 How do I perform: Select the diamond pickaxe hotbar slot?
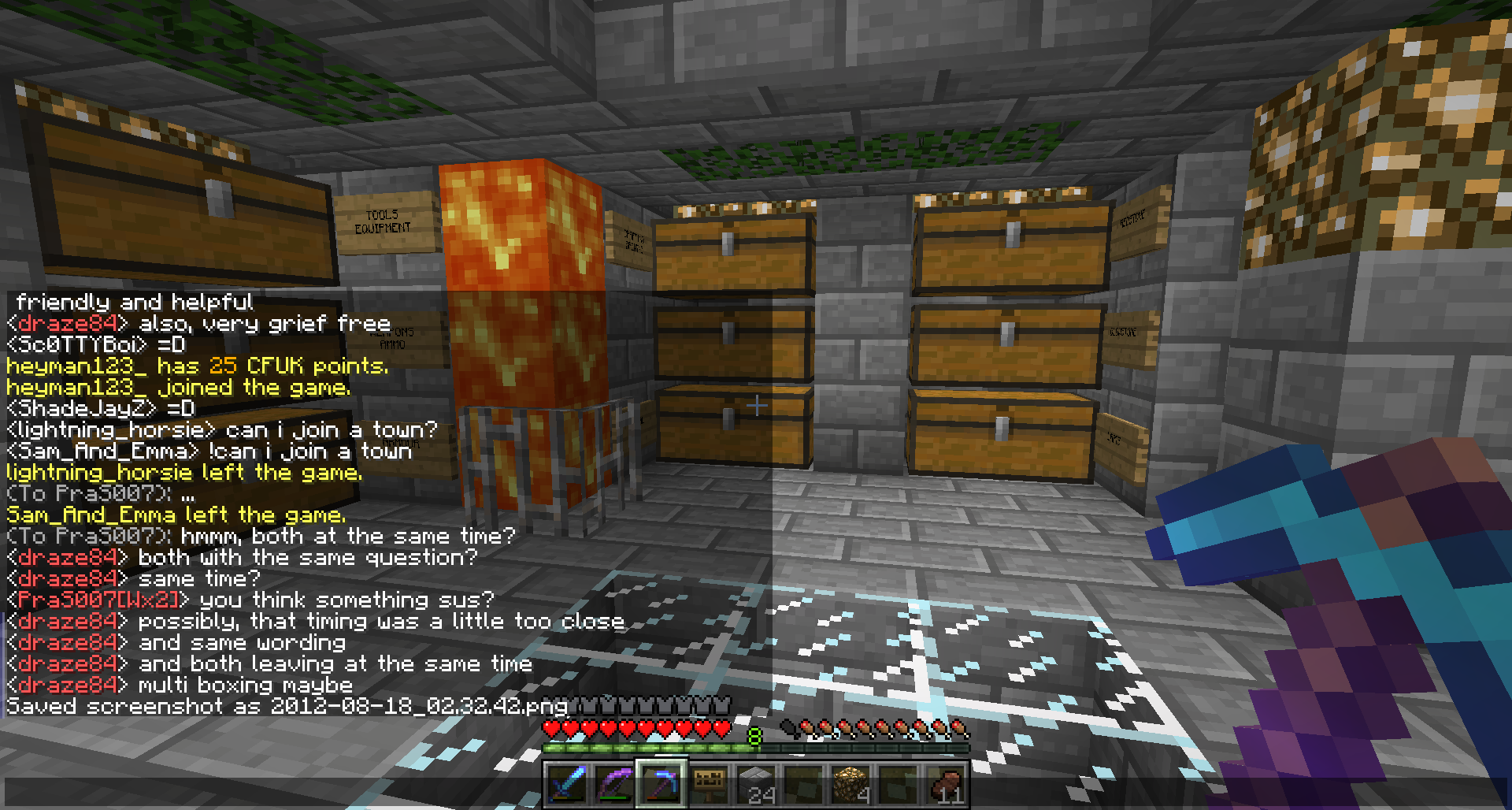661,785
